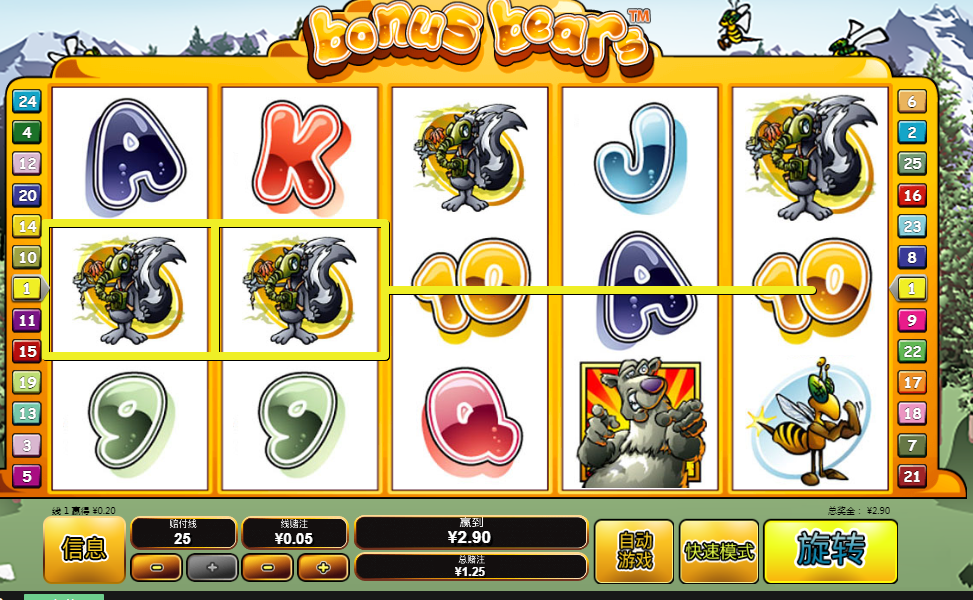Select payline number 9

911,320
